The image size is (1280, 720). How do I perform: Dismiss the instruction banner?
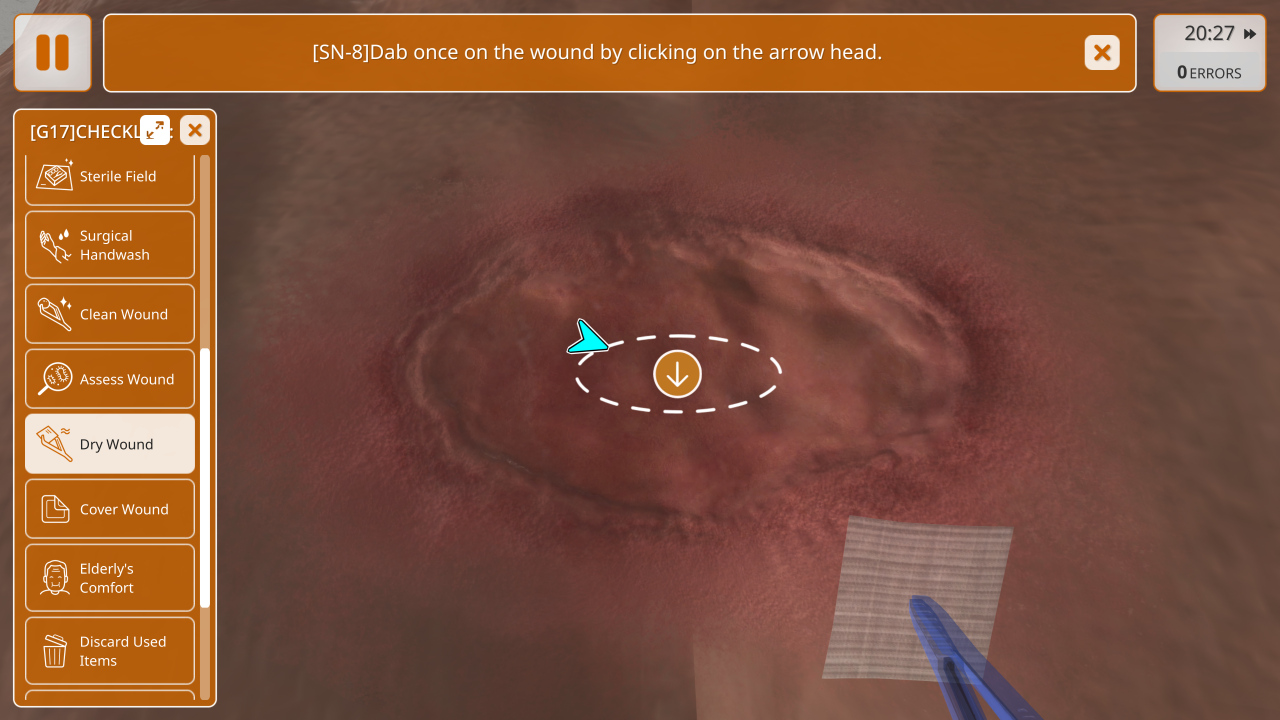coord(1102,53)
